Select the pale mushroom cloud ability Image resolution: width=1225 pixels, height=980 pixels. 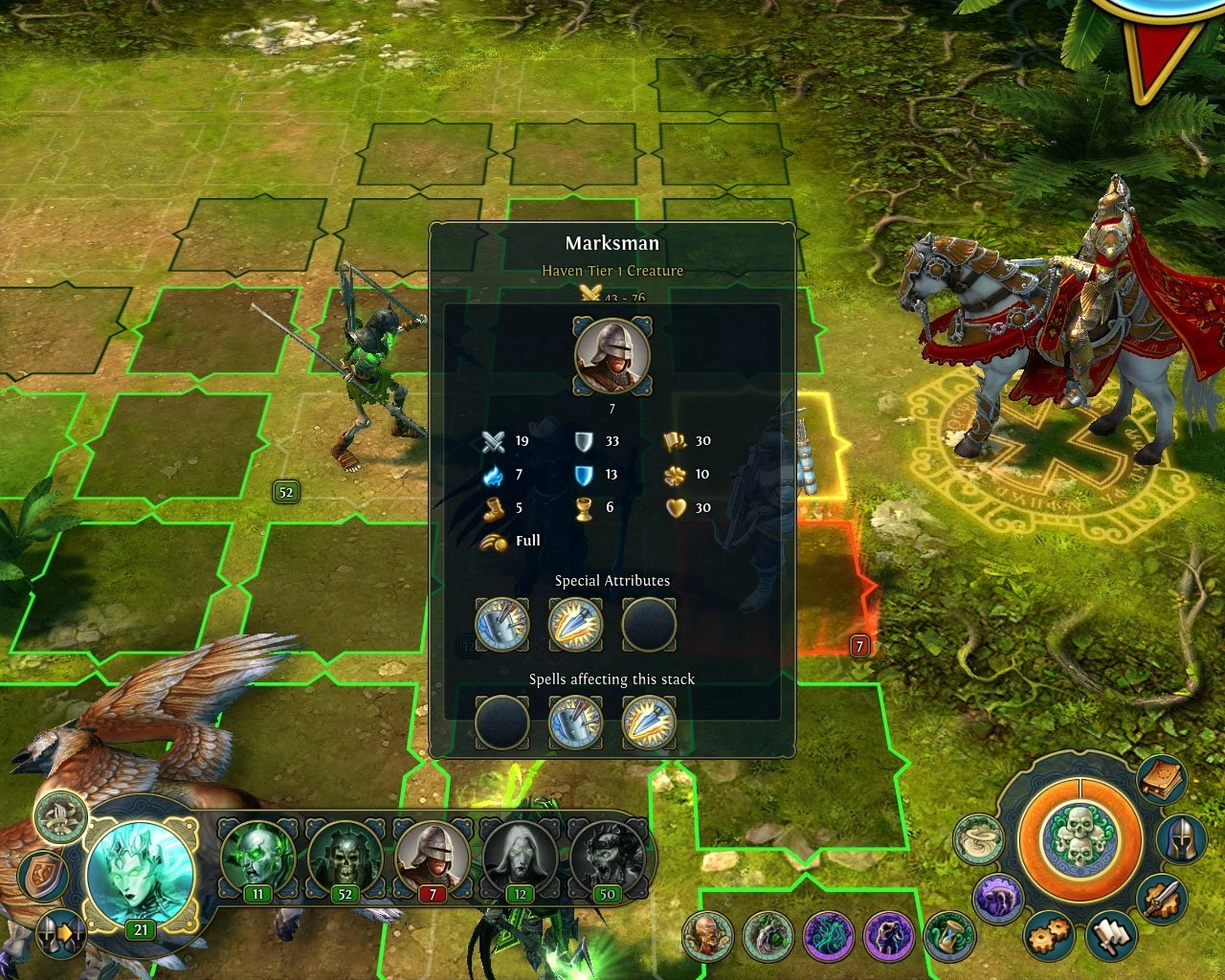(978, 839)
